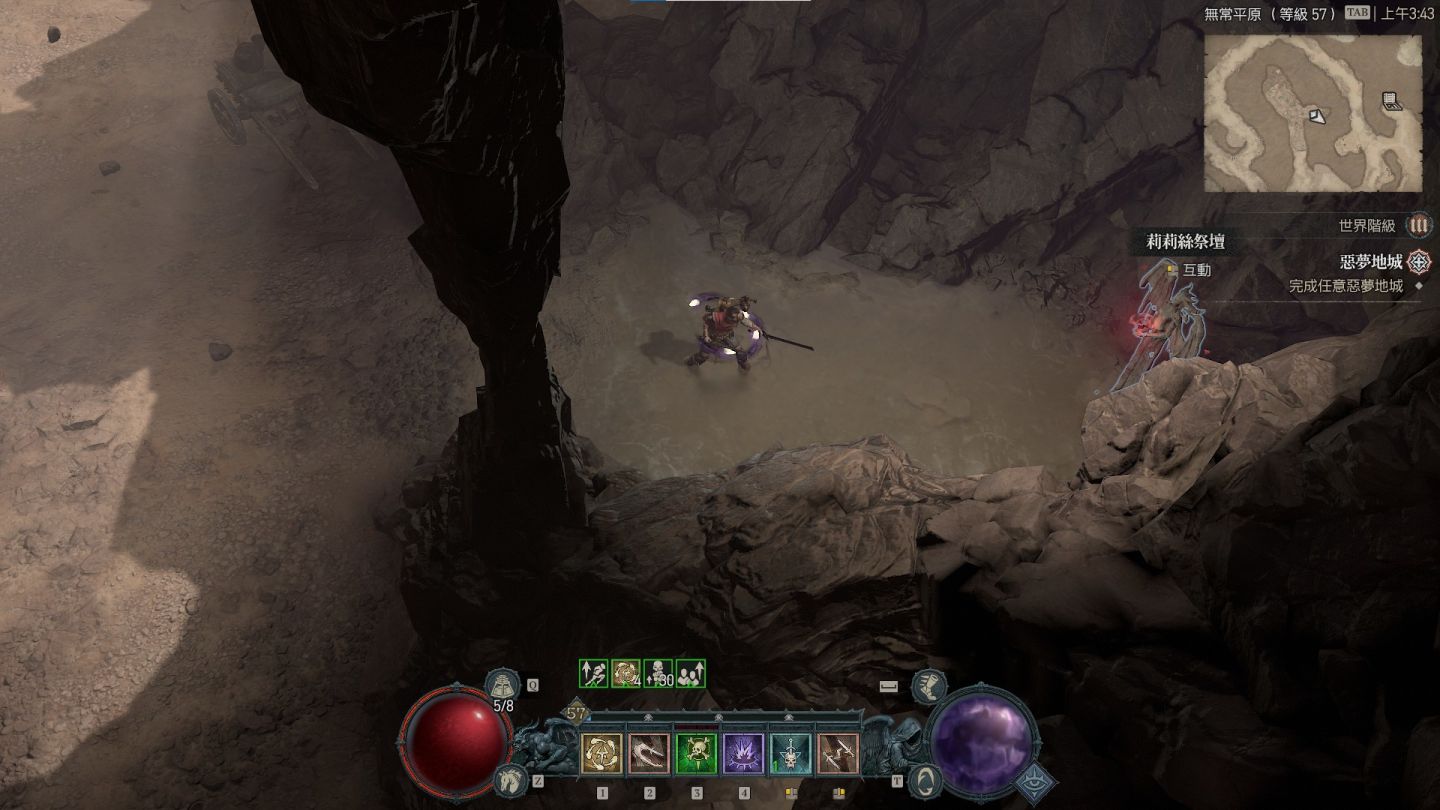Open the World Tier III icon
Viewport: 1440px width, 810px height.
coord(1418,226)
